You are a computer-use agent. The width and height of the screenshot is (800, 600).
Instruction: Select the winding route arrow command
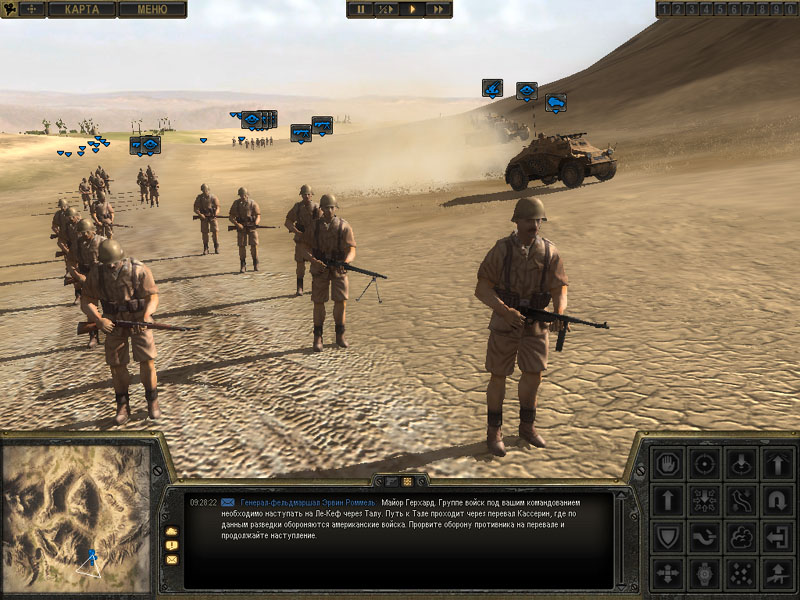click(x=741, y=500)
